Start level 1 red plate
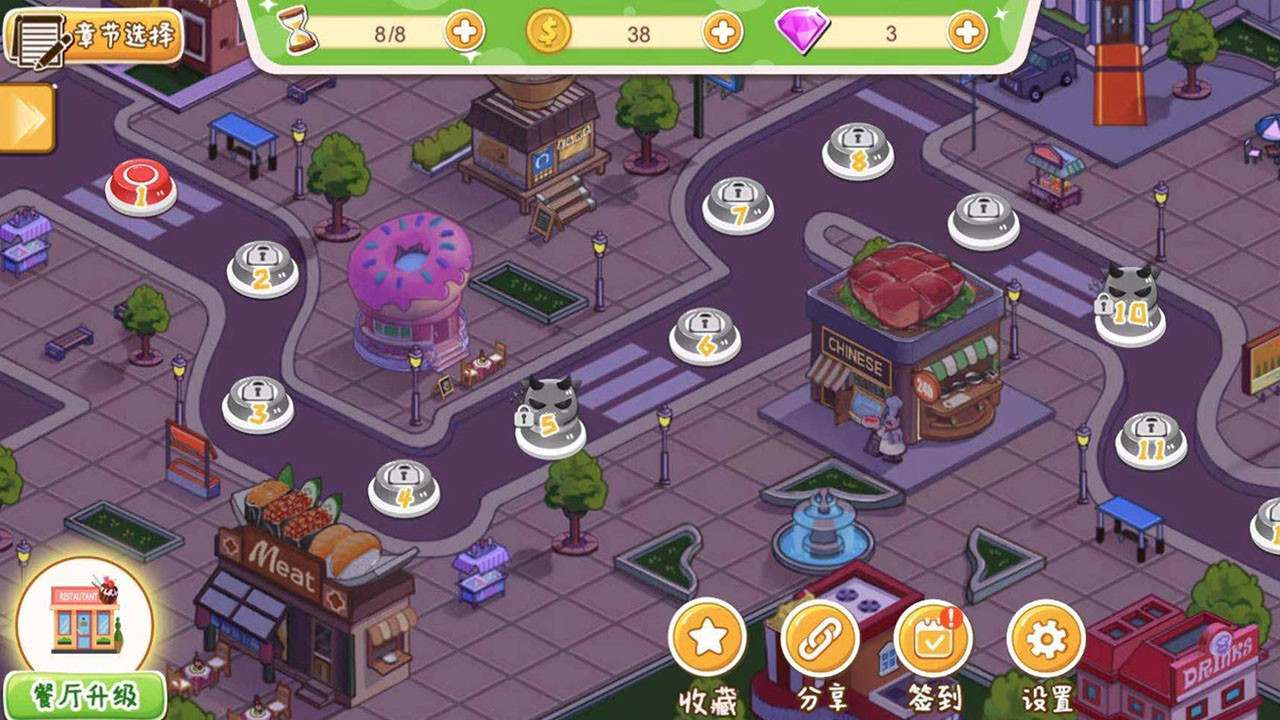 coord(141,188)
